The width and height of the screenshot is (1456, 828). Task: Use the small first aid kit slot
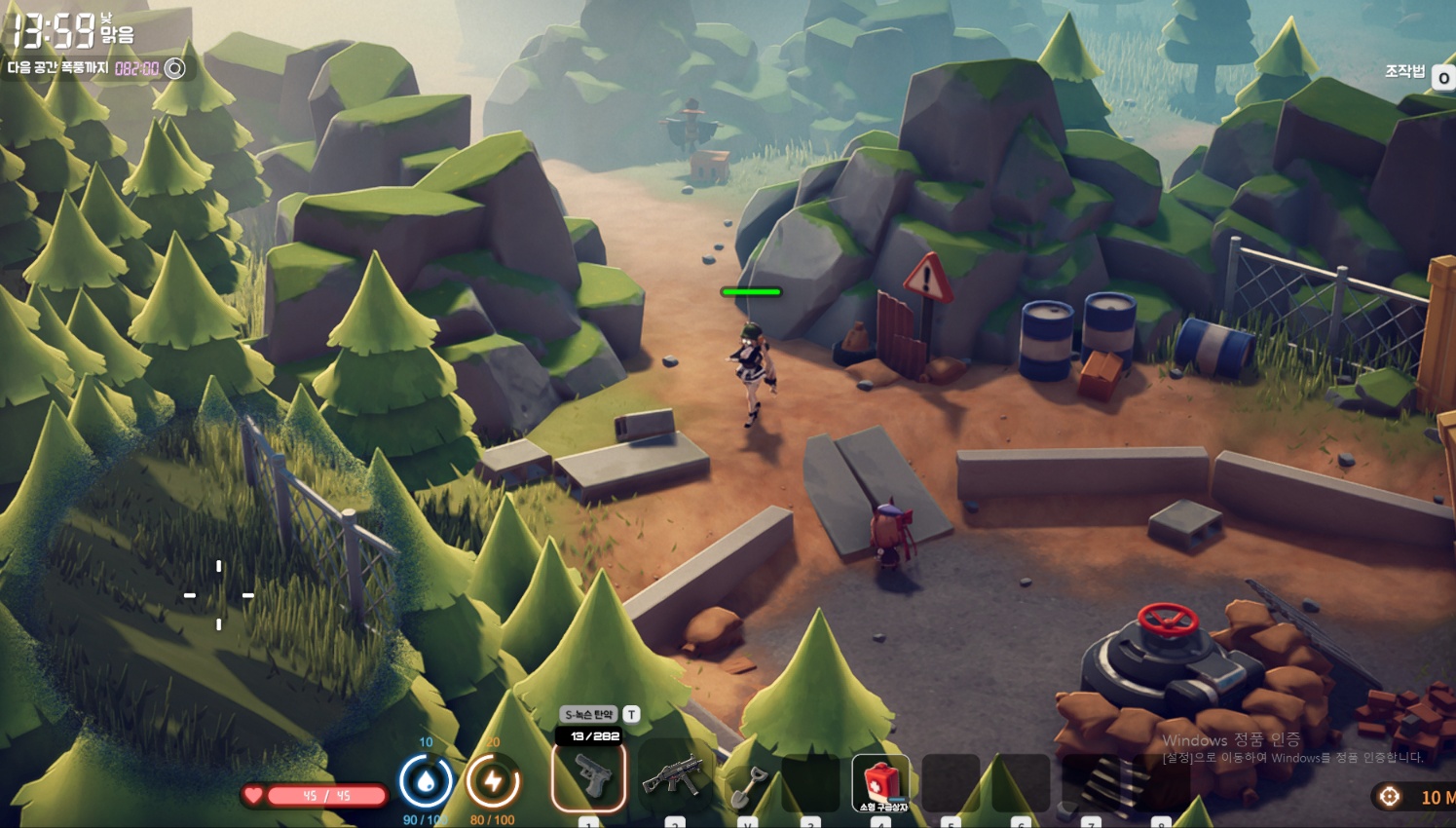point(880,782)
